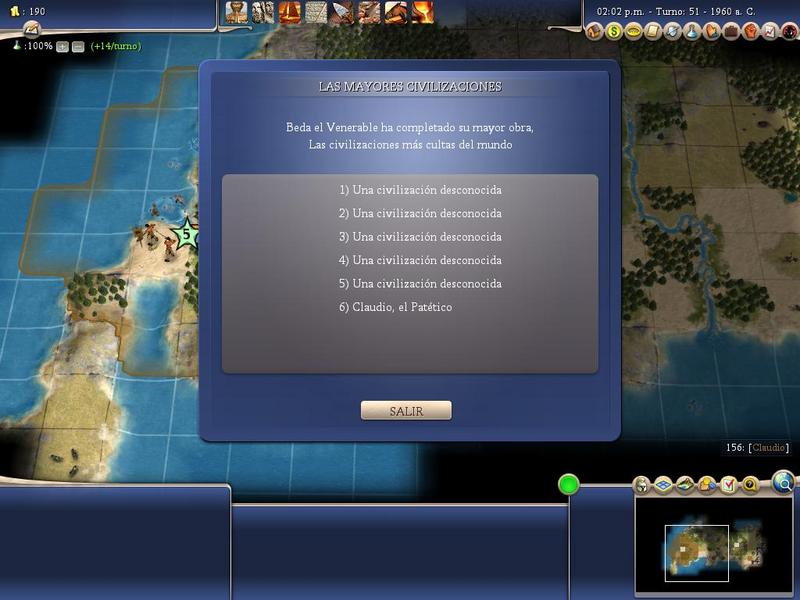Viewport: 800px width, 600px height.
Task: Increase the research rate with the plus button
Action: 62,46
